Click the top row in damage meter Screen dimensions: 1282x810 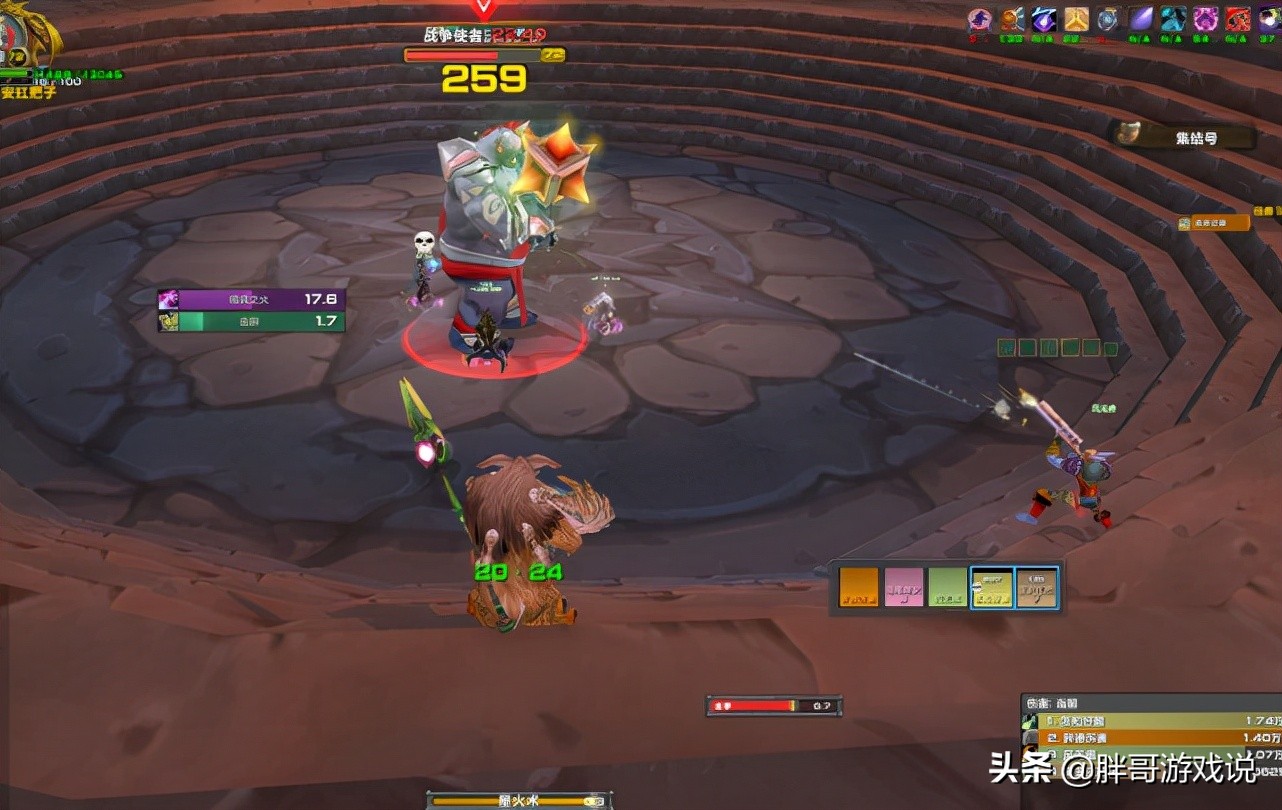[1150, 721]
